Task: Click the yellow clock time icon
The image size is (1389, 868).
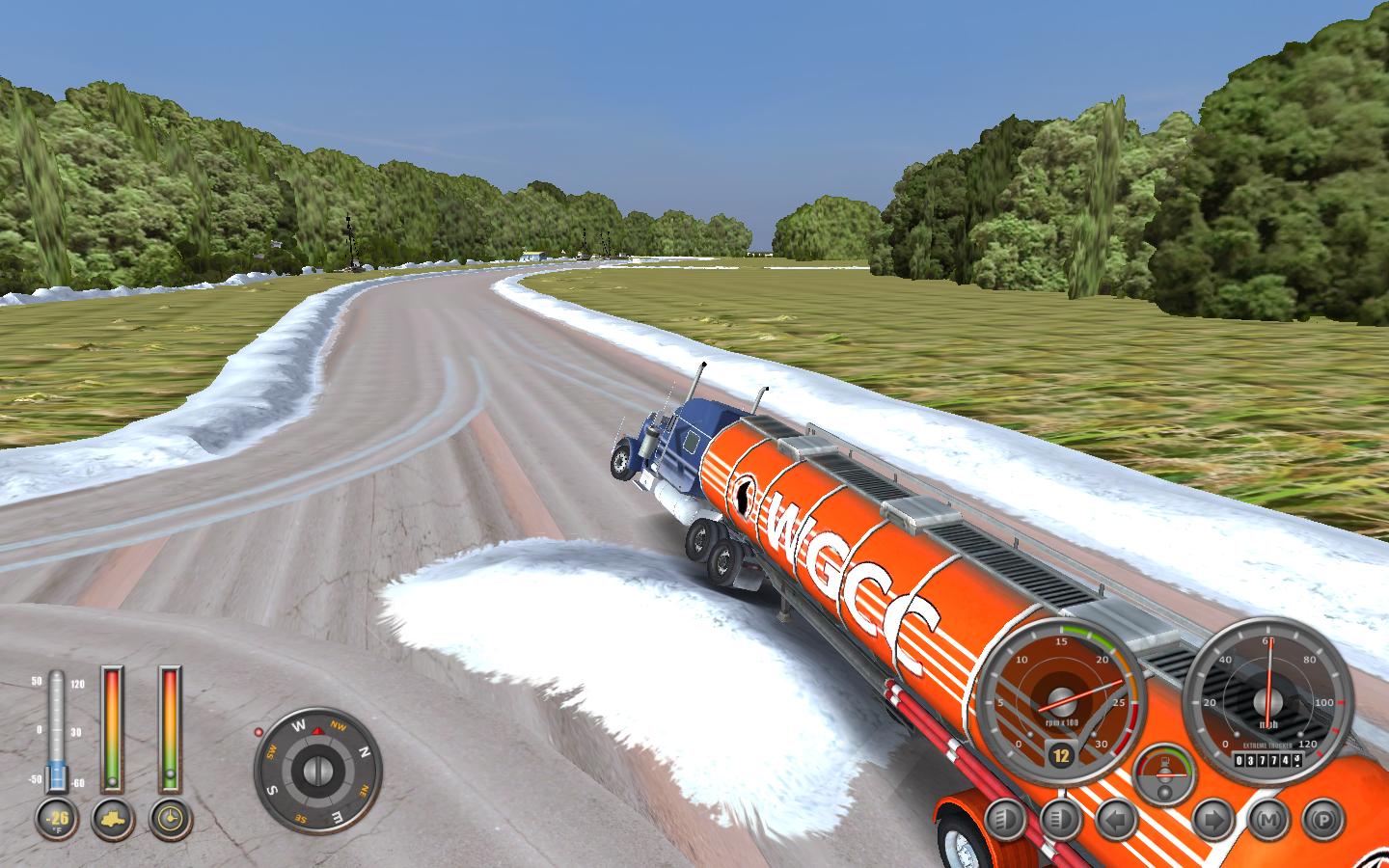Action: pyautogui.click(x=171, y=820)
